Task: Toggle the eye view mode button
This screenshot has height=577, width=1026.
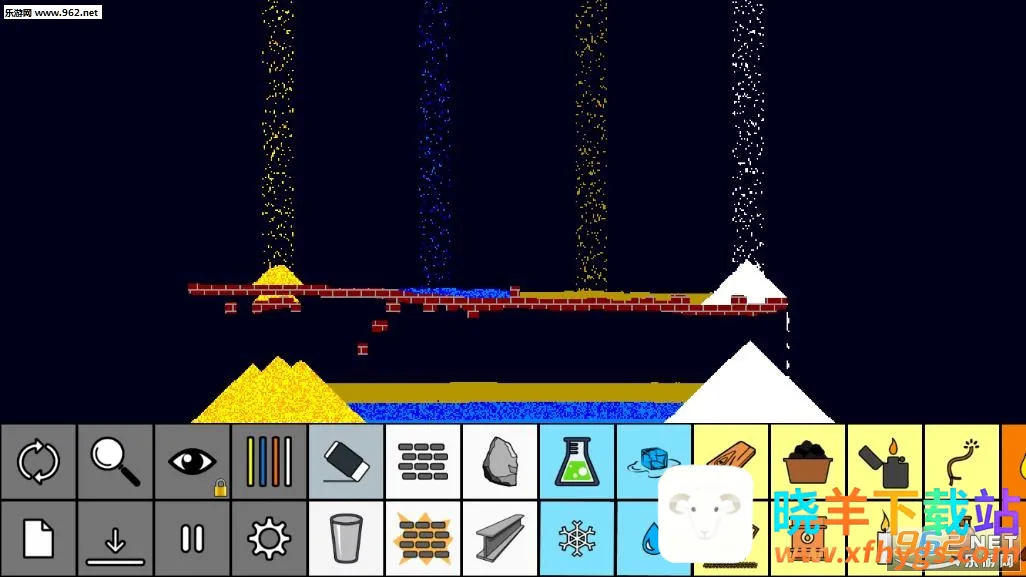Action: pyautogui.click(x=192, y=462)
